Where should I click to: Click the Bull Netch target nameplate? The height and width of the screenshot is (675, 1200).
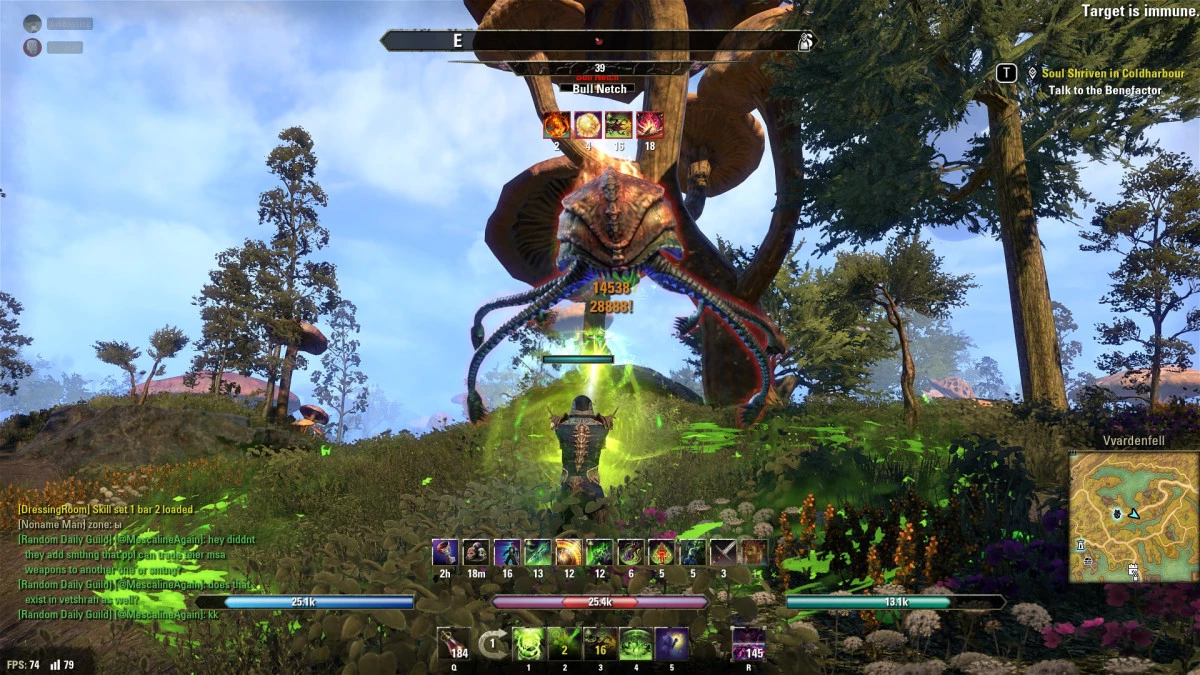[x=599, y=89]
